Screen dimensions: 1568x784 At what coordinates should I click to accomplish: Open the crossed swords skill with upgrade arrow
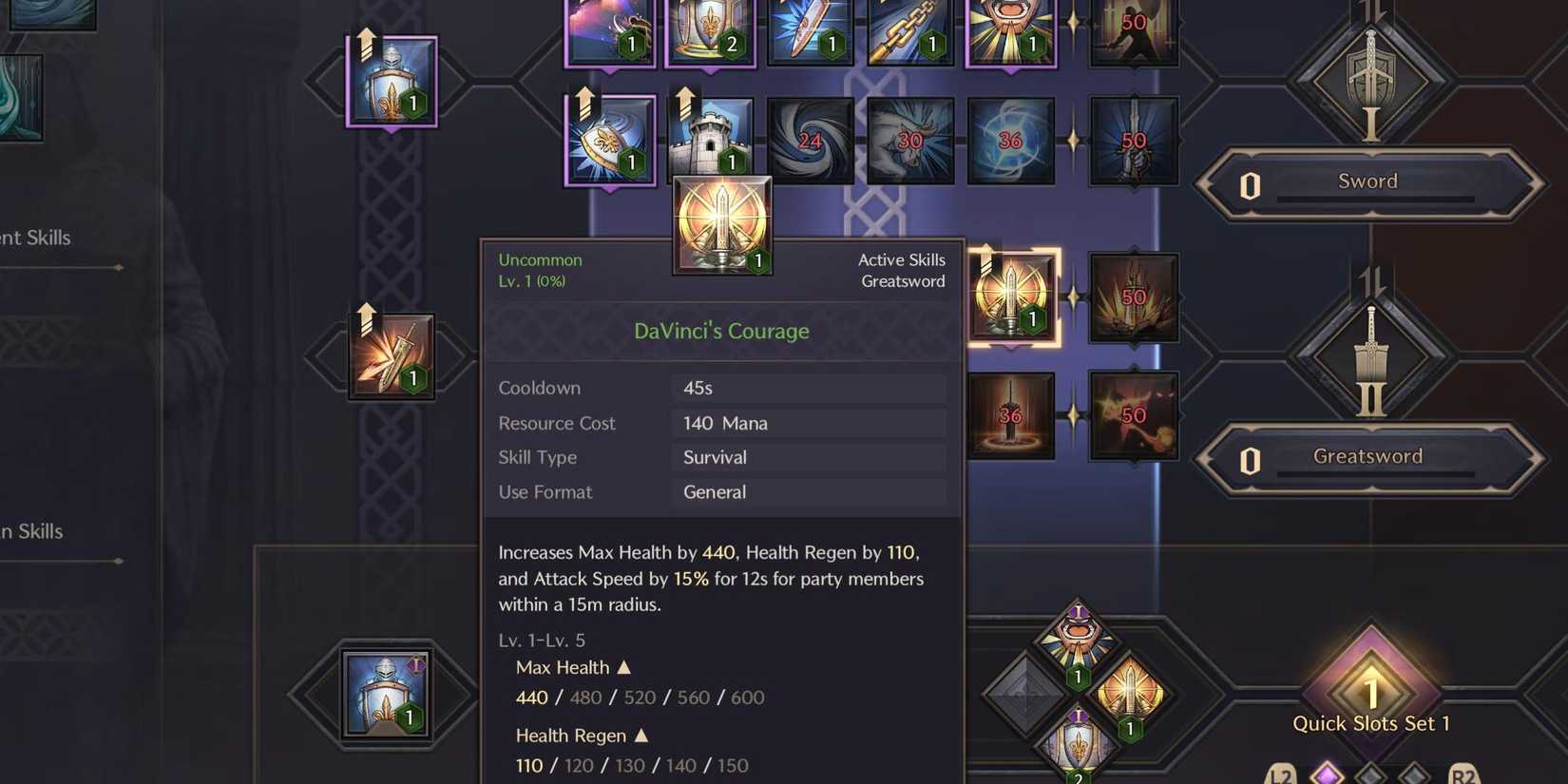click(x=392, y=356)
